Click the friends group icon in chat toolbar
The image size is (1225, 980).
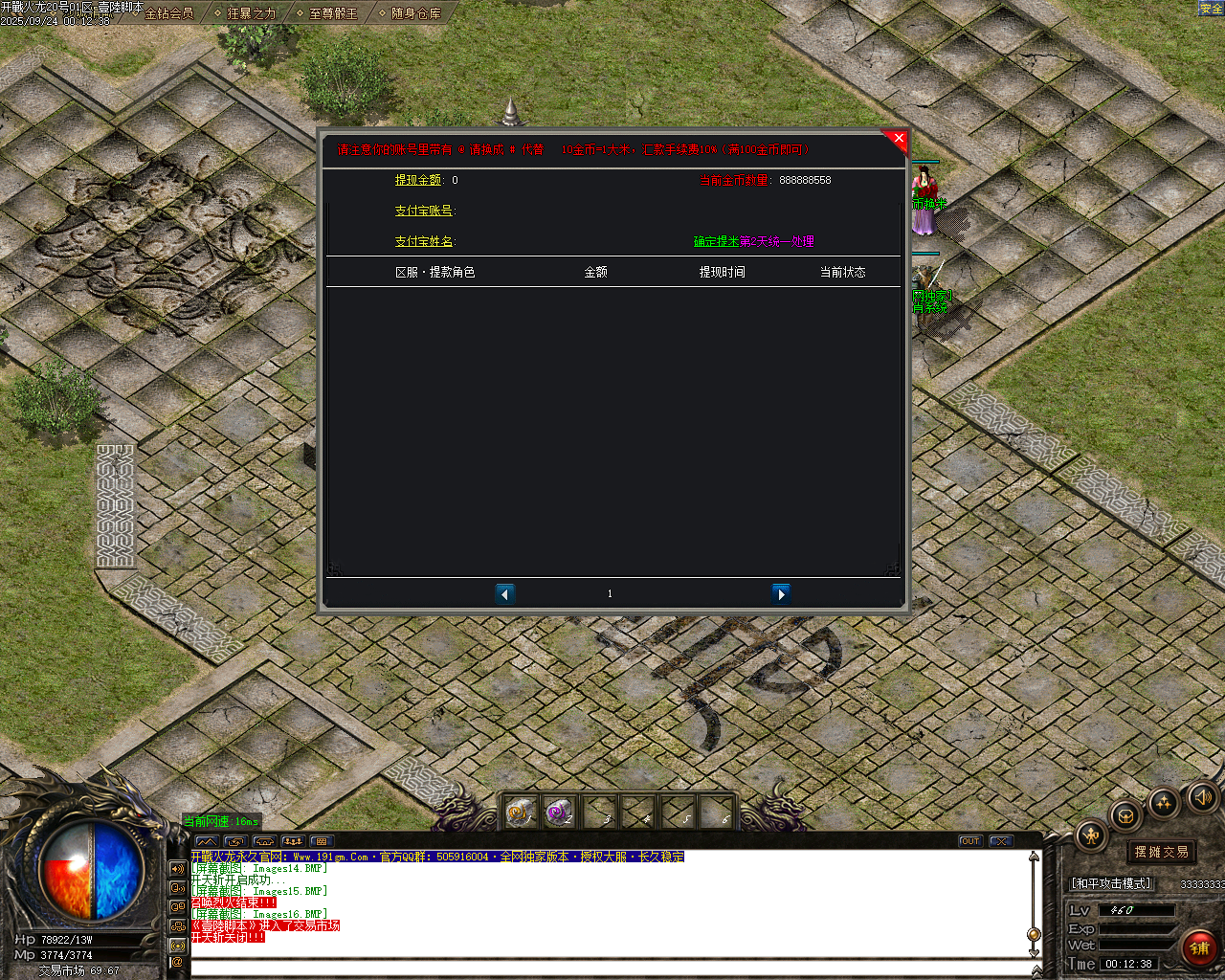294,841
